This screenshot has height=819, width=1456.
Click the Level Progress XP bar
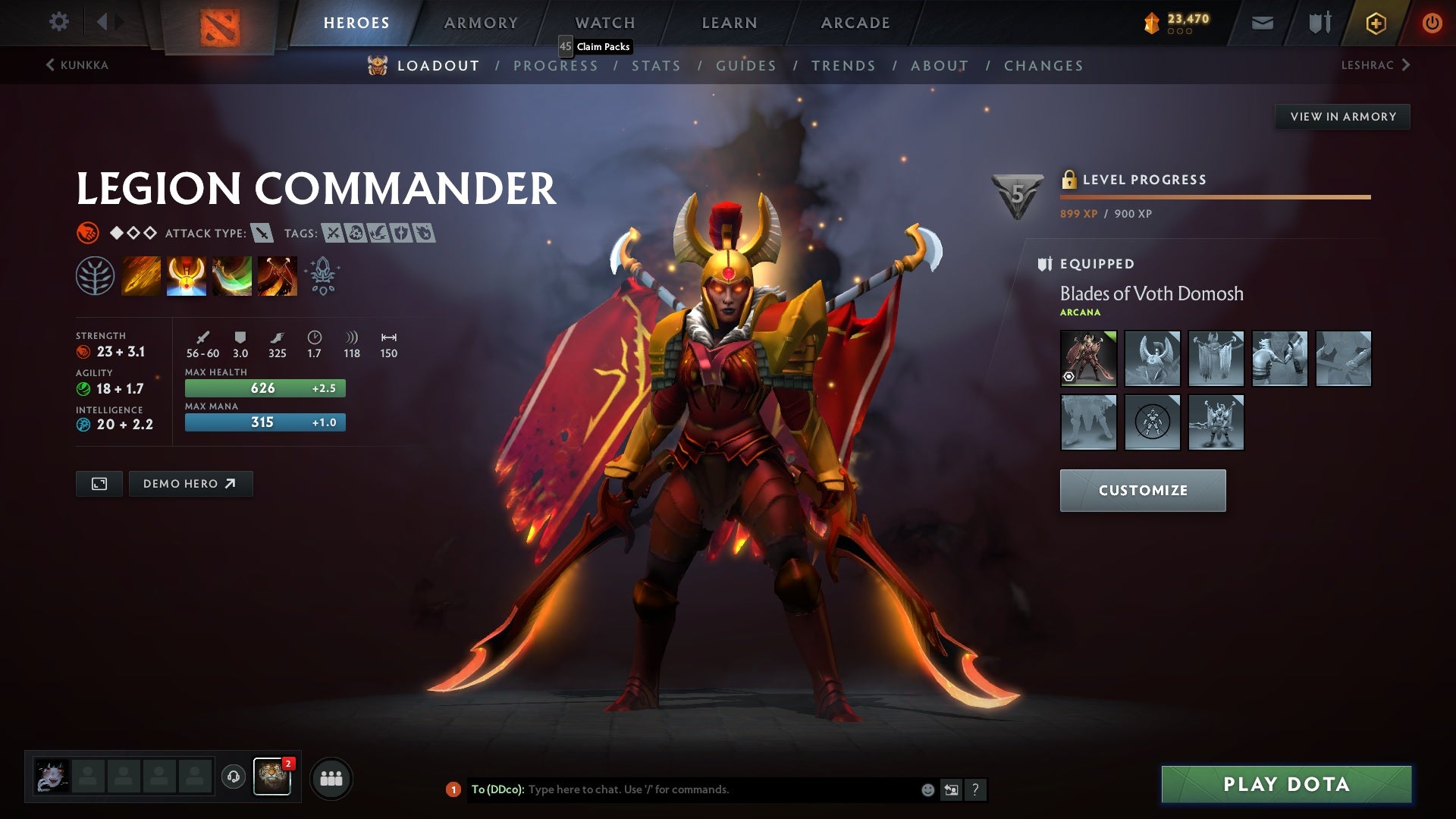click(1213, 196)
